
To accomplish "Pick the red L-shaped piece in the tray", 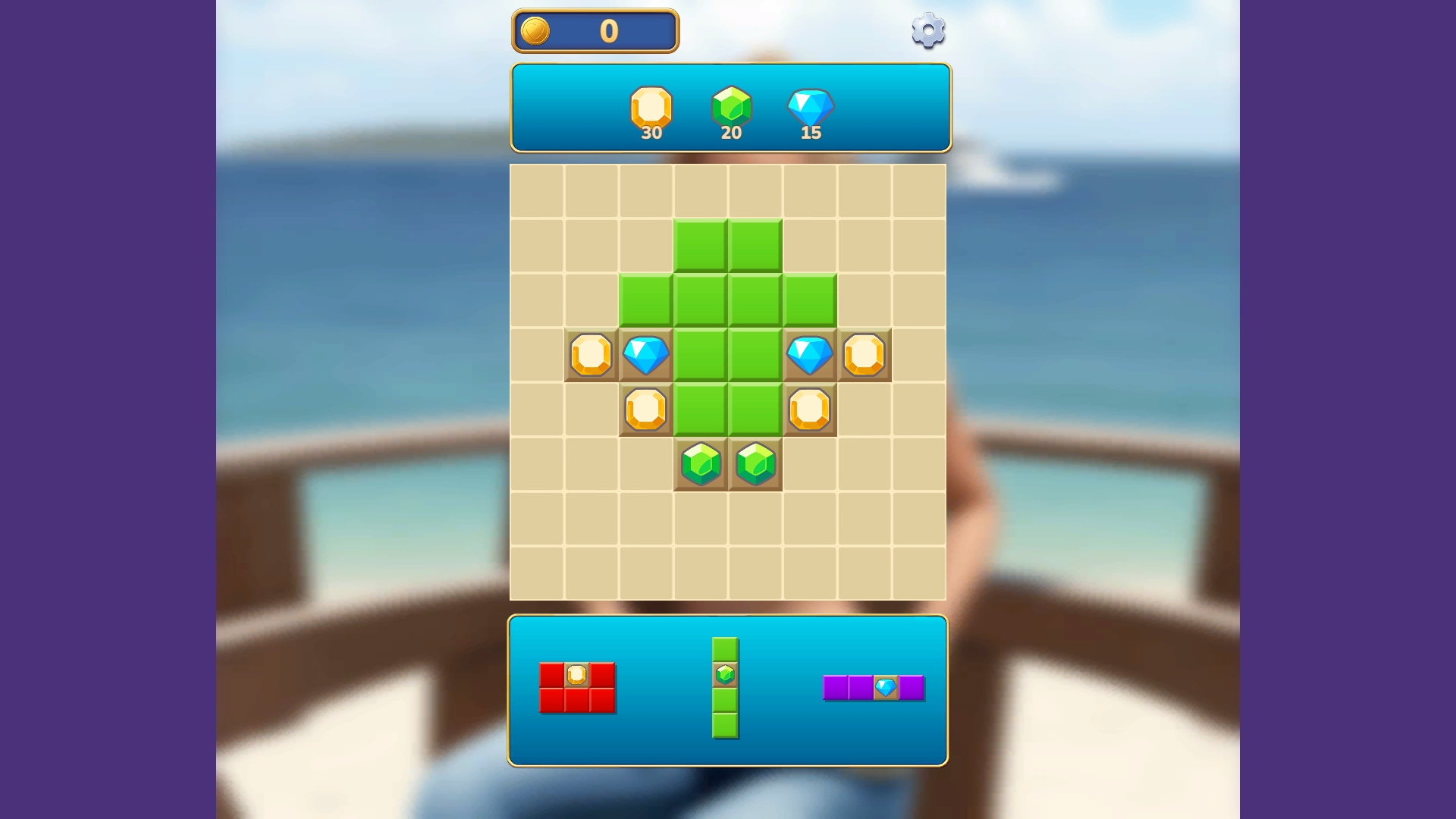I will (x=578, y=689).
